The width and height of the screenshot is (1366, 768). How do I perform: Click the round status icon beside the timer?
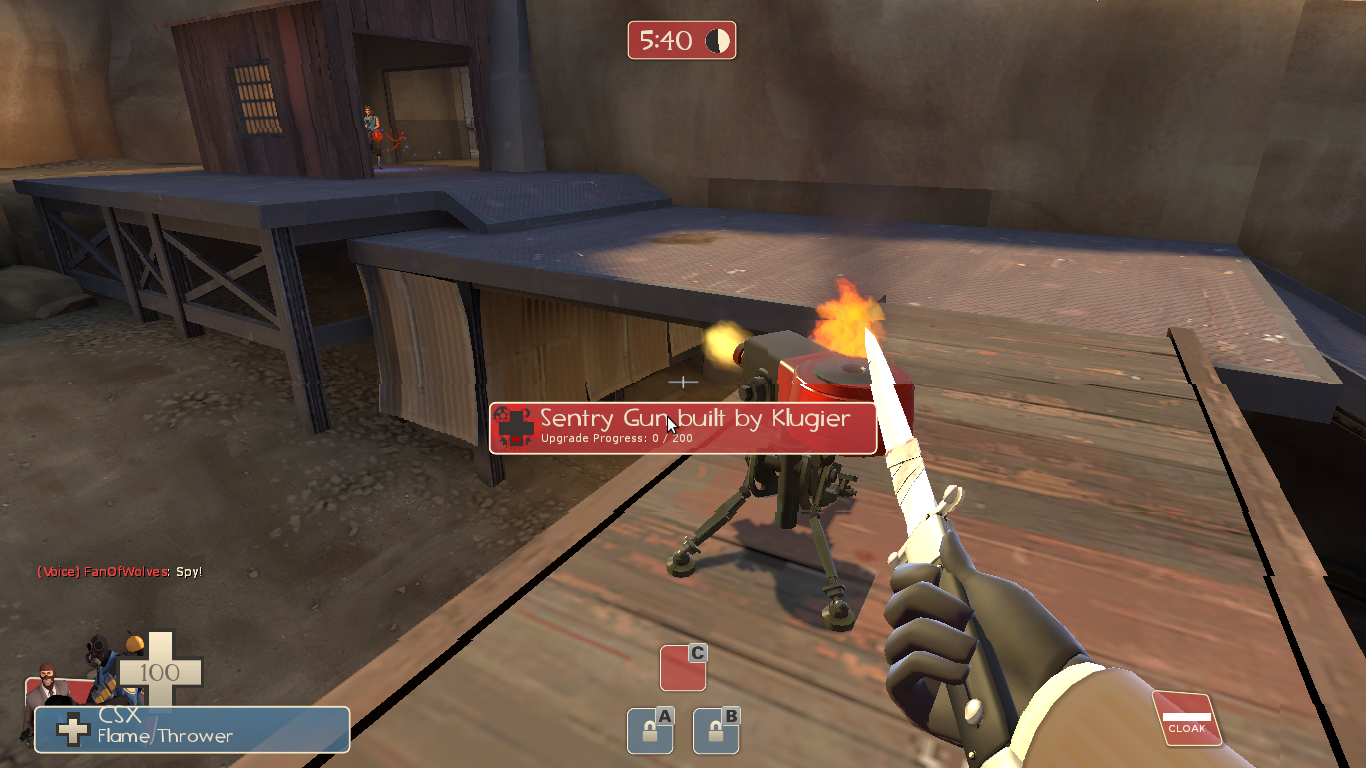[716, 40]
